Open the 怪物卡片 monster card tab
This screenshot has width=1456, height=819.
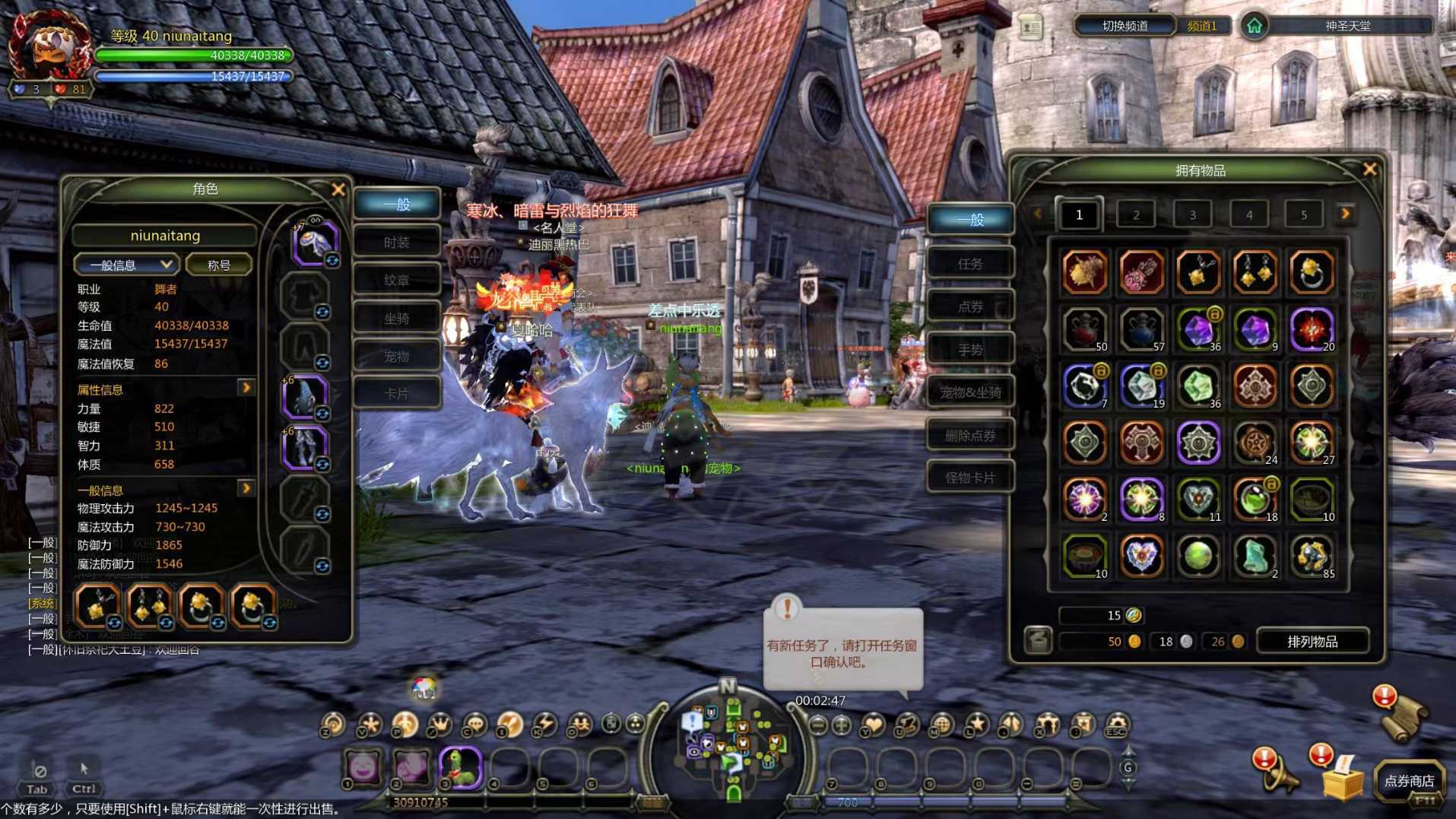tap(970, 478)
